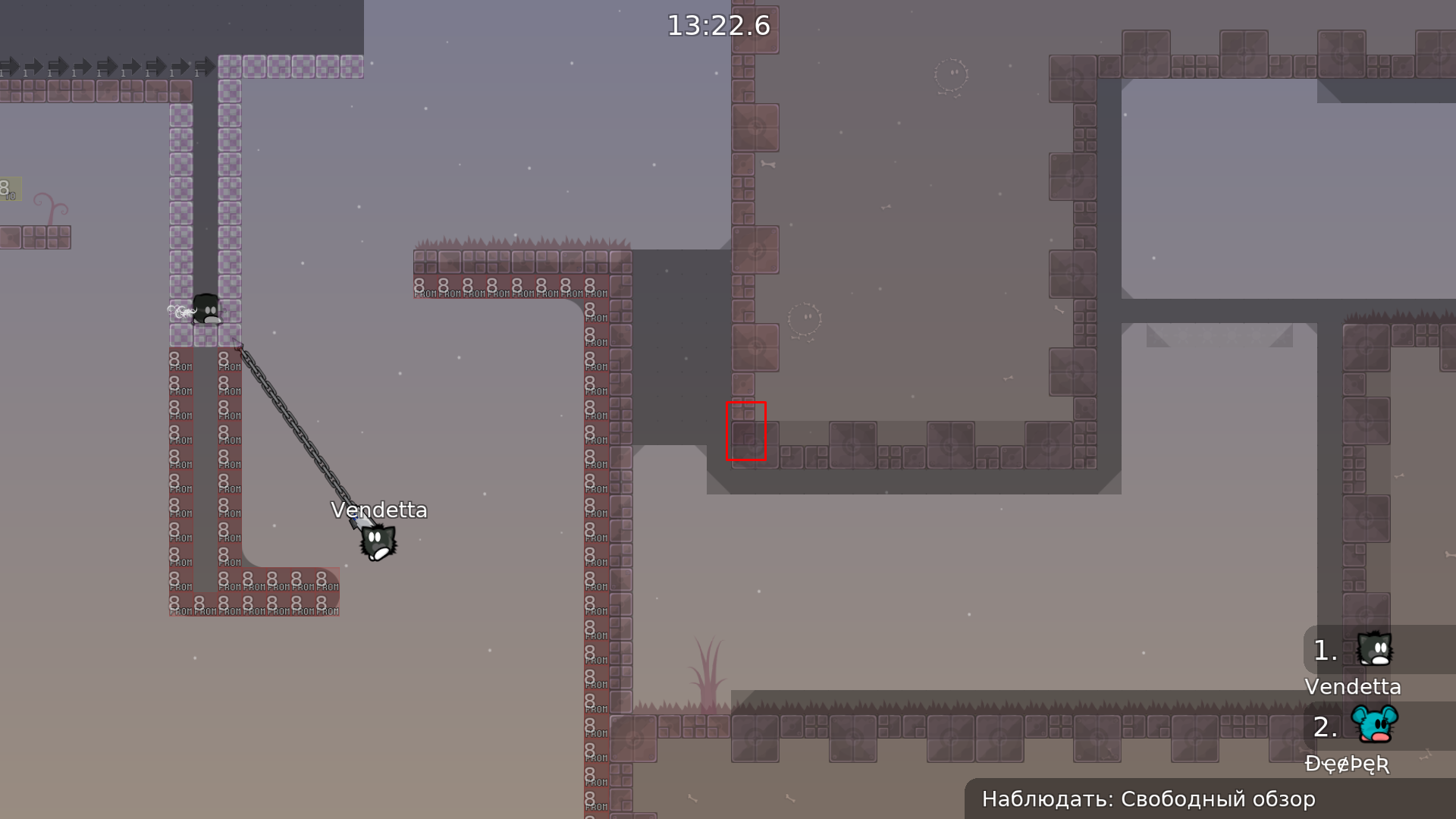
Task: Select the Vendetta tee avatar in spectator list
Action: click(1375, 650)
